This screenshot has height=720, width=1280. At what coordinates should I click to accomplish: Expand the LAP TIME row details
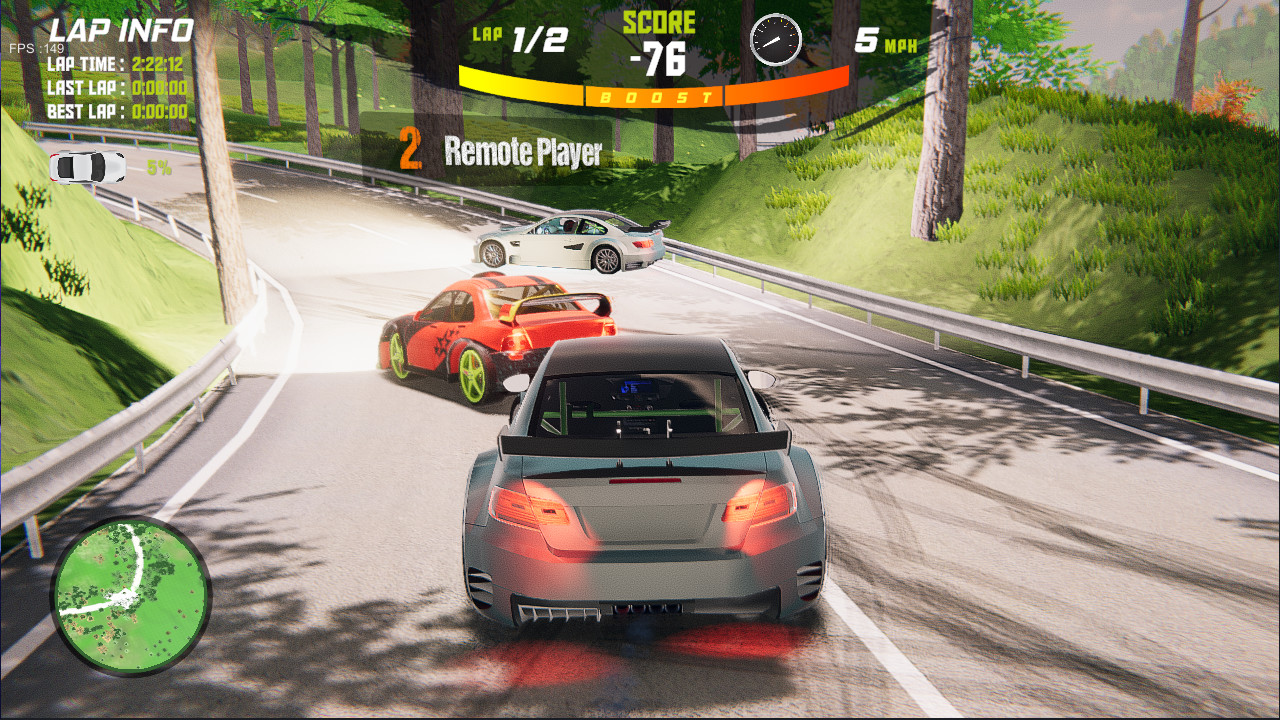point(116,62)
